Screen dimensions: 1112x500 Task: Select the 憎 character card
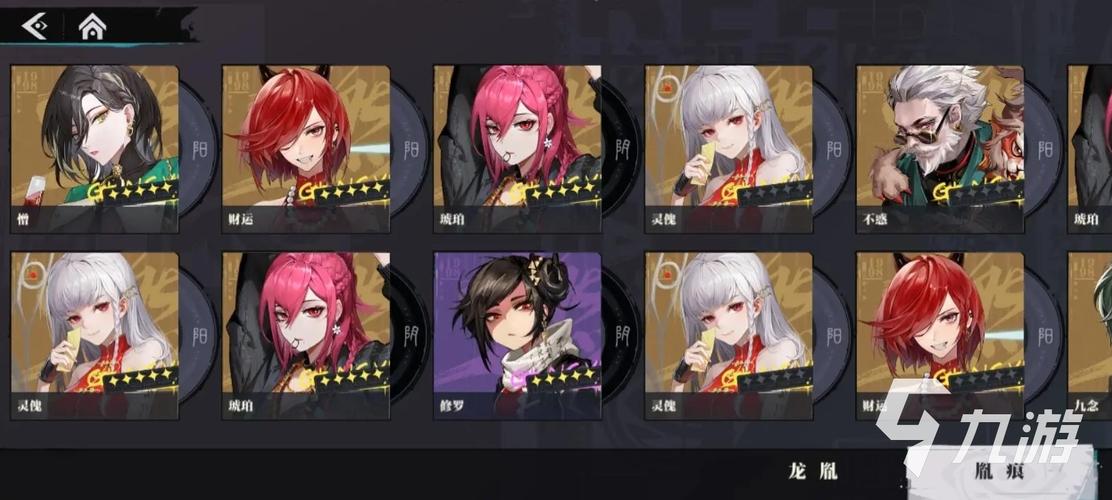[x=95, y=148]
